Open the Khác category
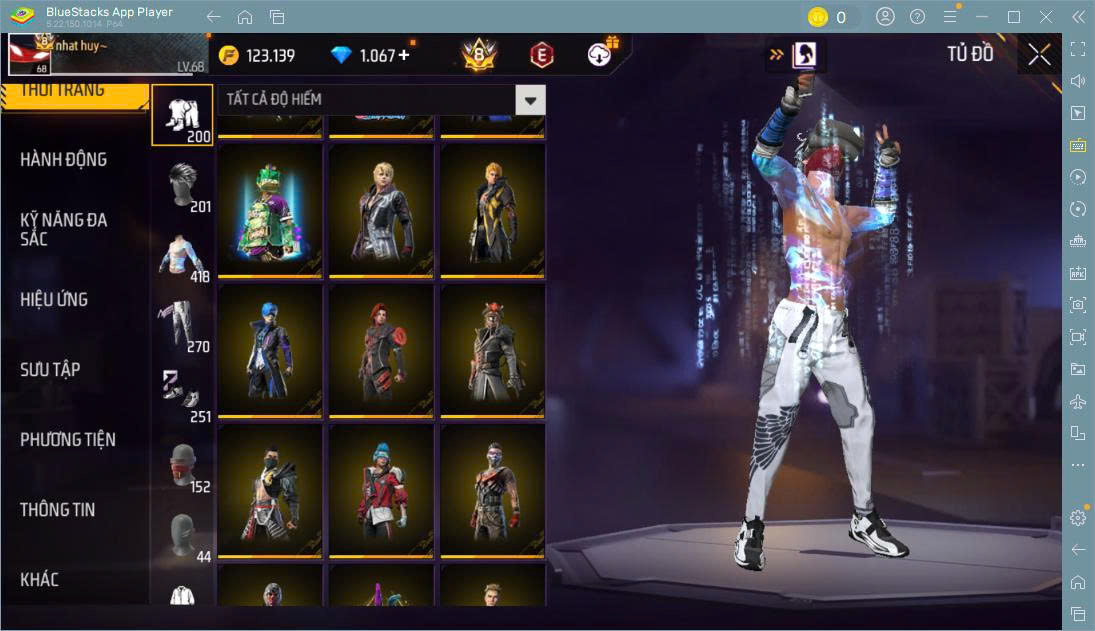 [x=40, y=580]
